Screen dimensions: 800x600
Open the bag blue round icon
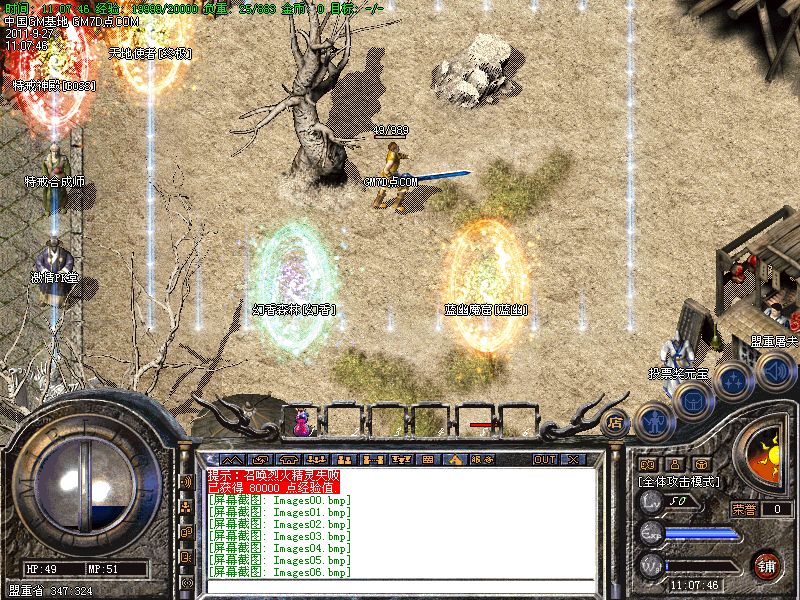691,400
